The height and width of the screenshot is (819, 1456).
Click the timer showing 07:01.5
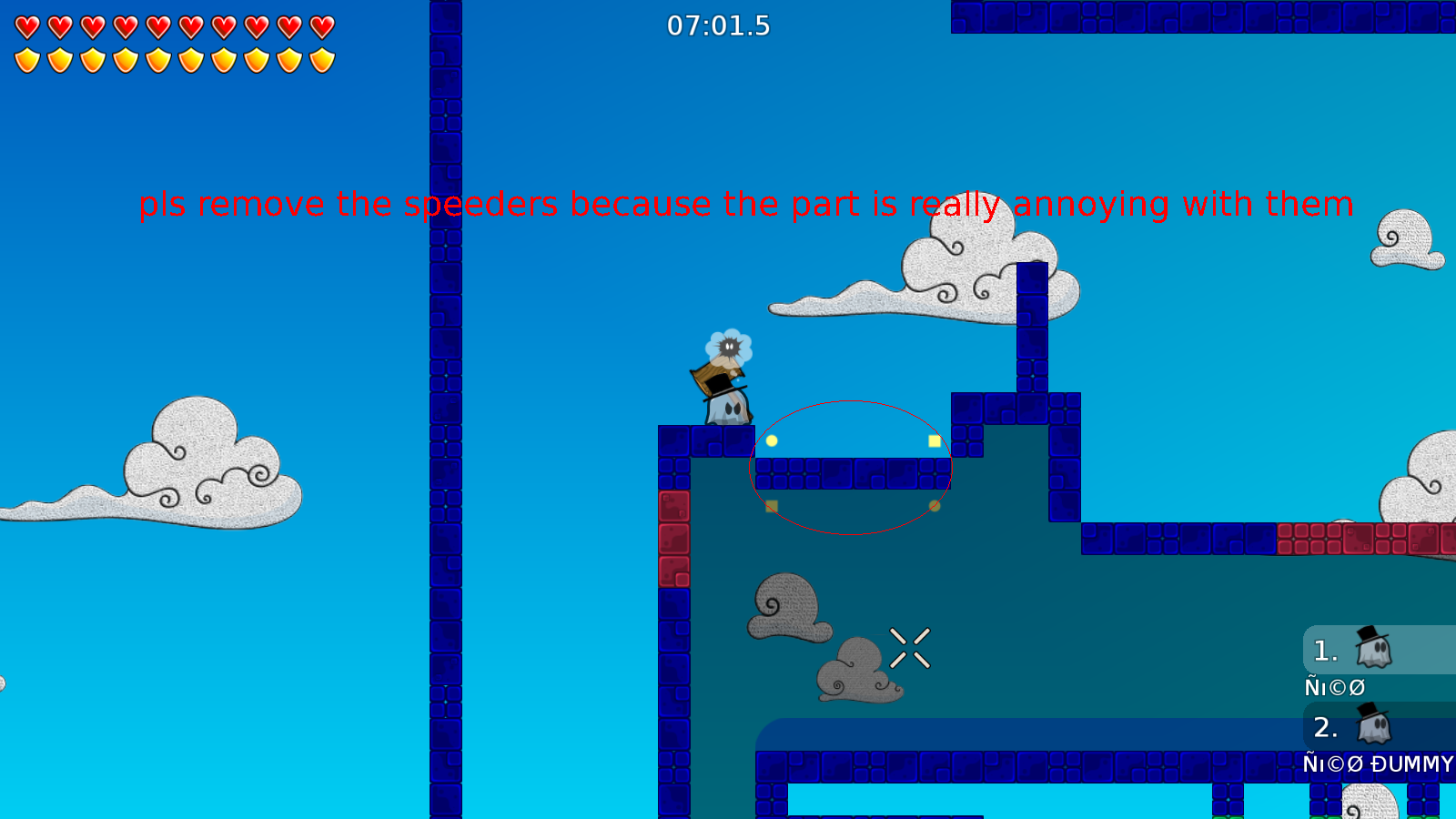718,26
